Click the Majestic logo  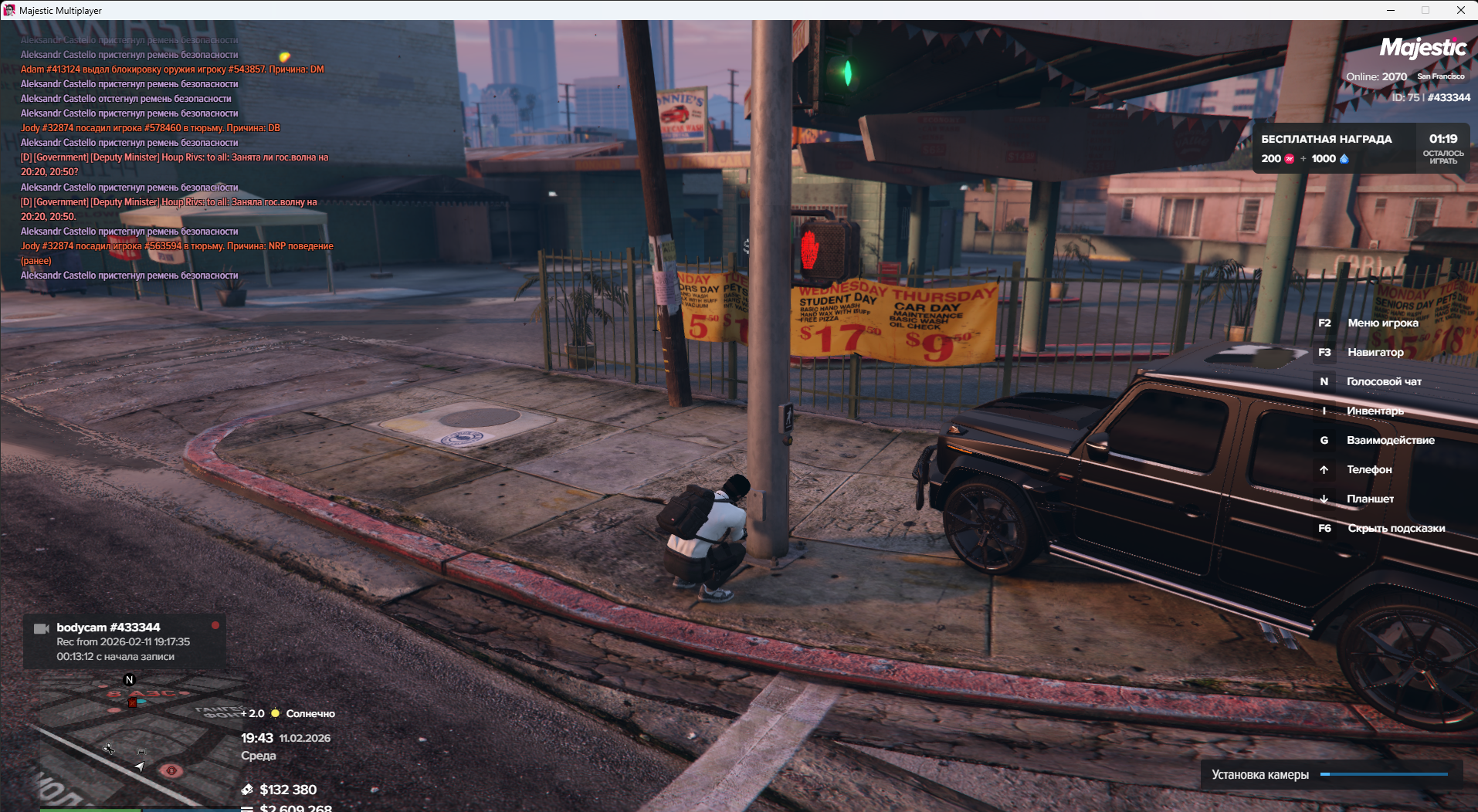[x=1422, y=48]
